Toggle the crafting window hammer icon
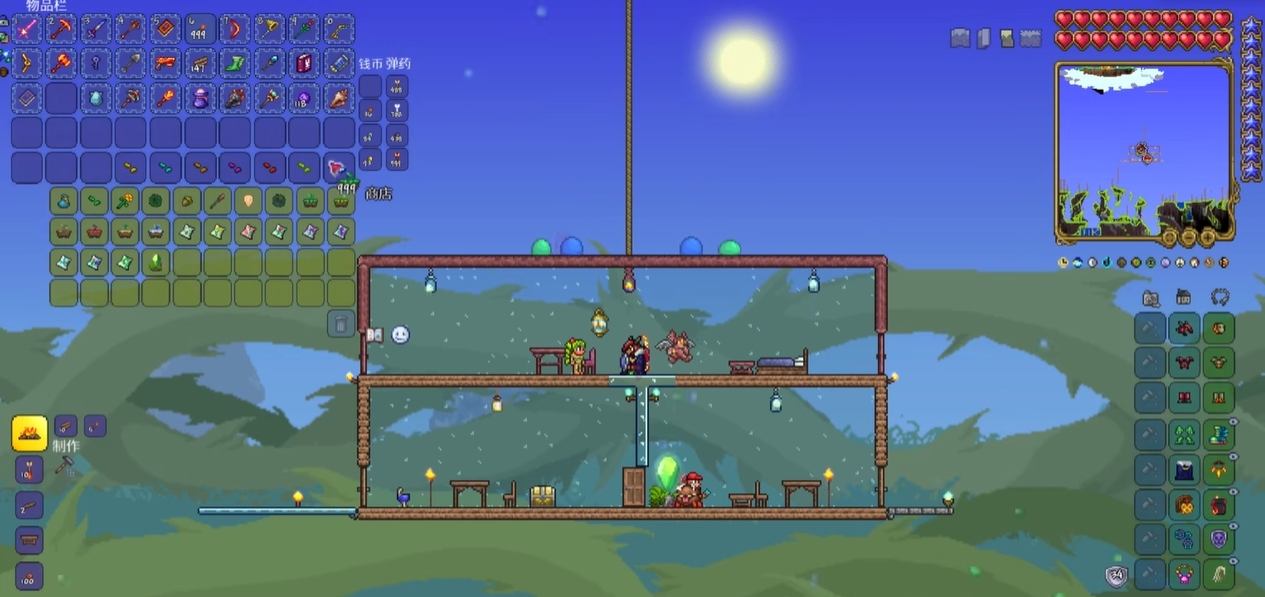Image resolution: width=1265 pixels, height=597 pixels. click(64, 465)
